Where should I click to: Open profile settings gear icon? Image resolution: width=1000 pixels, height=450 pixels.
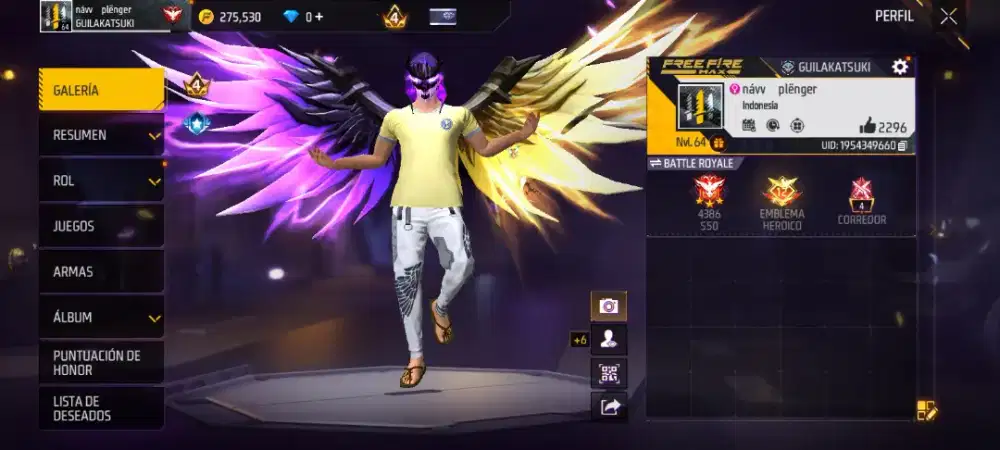[x=899, y=67]
